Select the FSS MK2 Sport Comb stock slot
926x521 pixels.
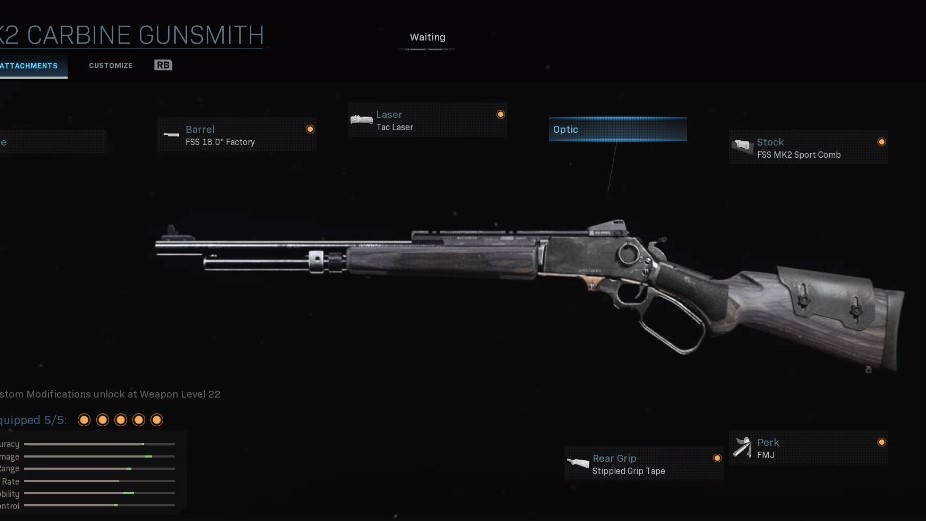click(x=808, y=148)
